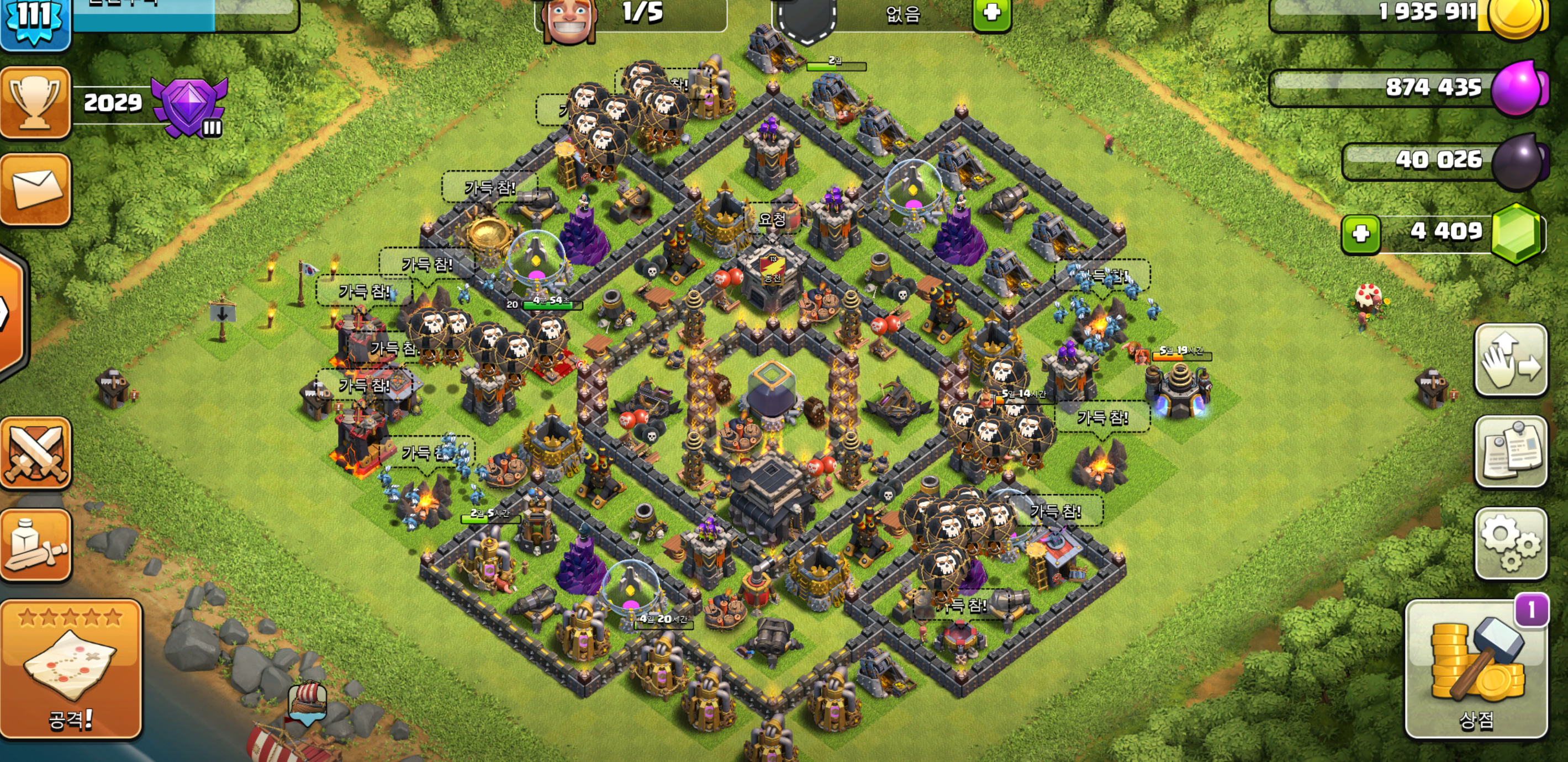Tap the gold coin resource icon
Viewport: 1568px width, 762px height.
[1516, 15]
